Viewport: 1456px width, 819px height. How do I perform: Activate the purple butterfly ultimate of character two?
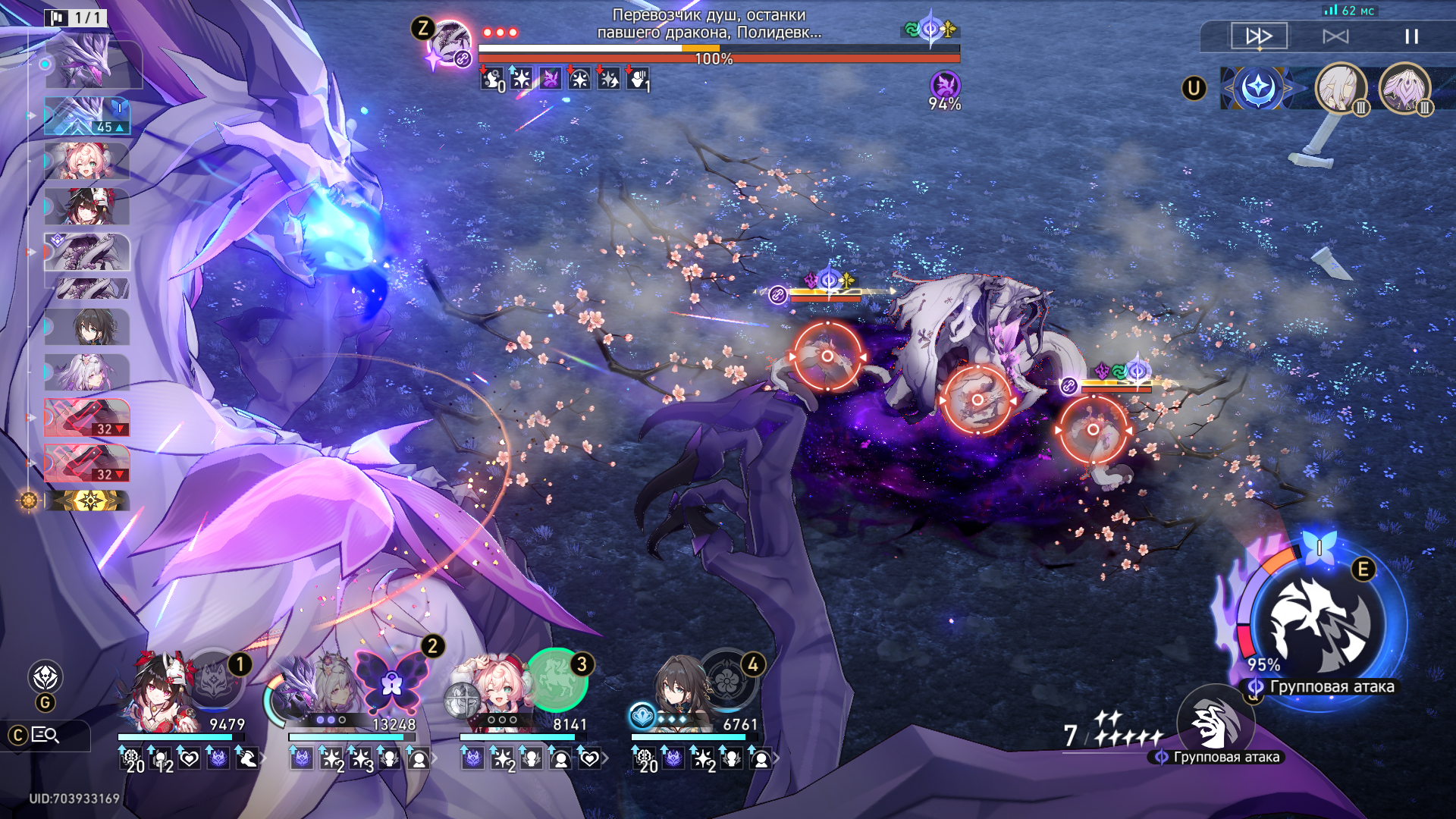[391, 680]
